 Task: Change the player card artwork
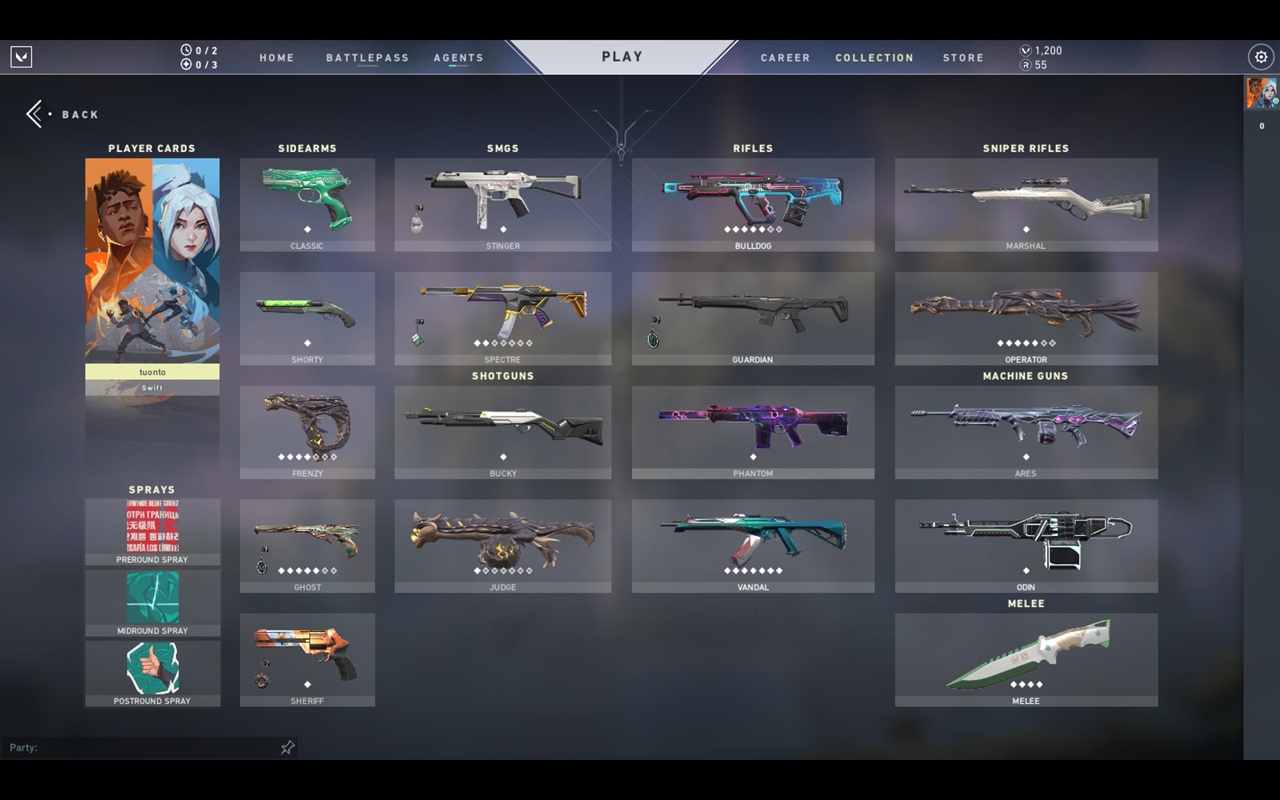pos(152,260)
